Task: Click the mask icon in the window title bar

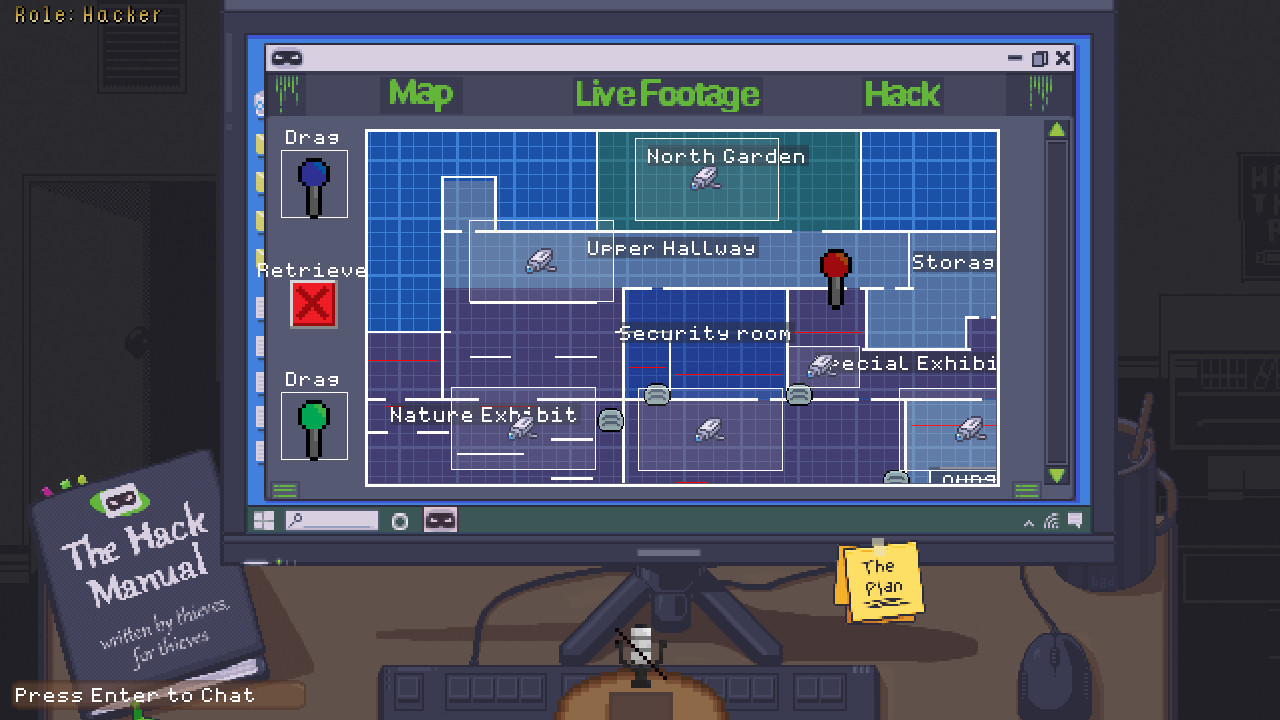Action: click(x=288, y=57)
